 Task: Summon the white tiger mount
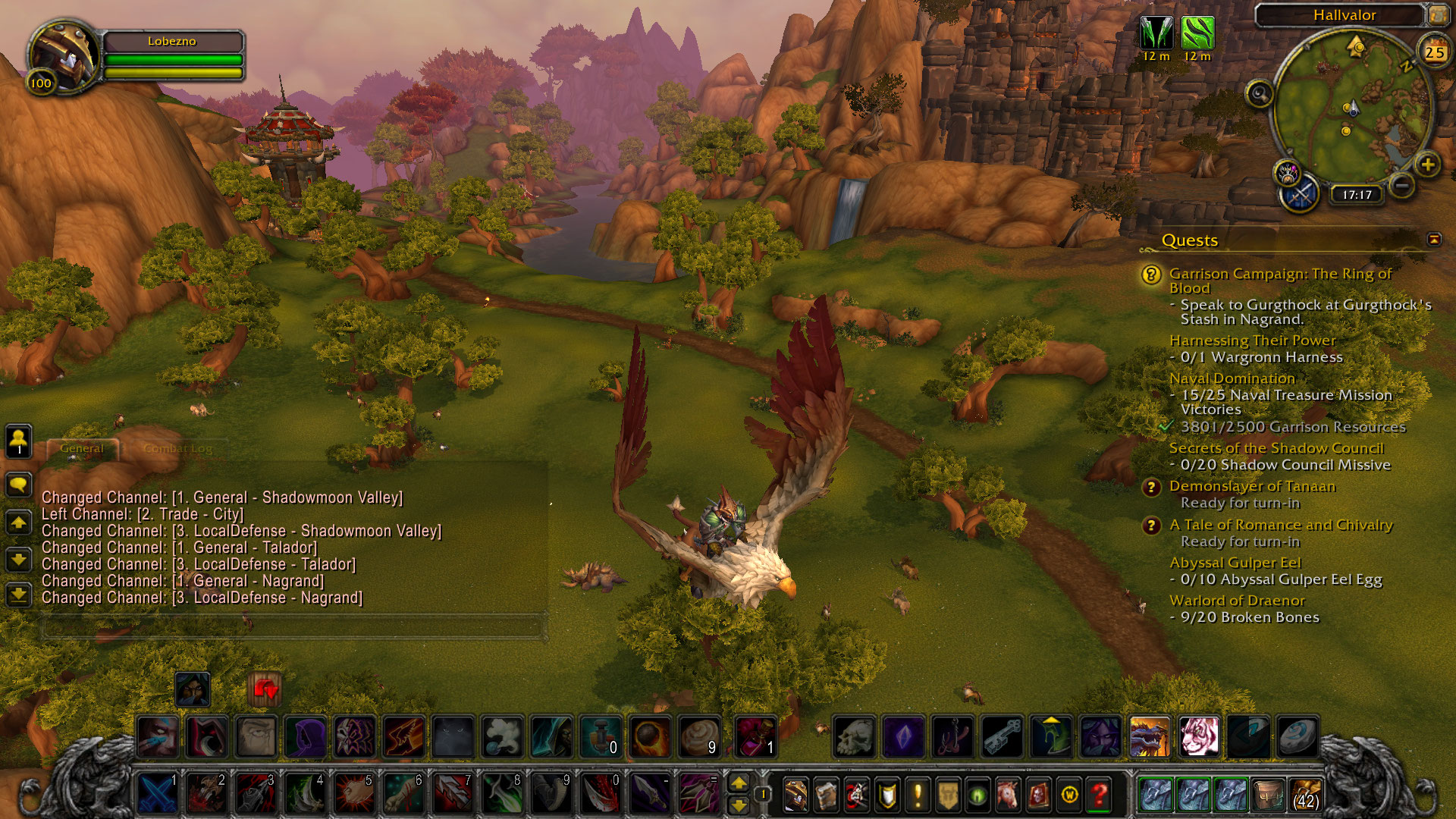pyautogui.click(x=1199, y=736)
